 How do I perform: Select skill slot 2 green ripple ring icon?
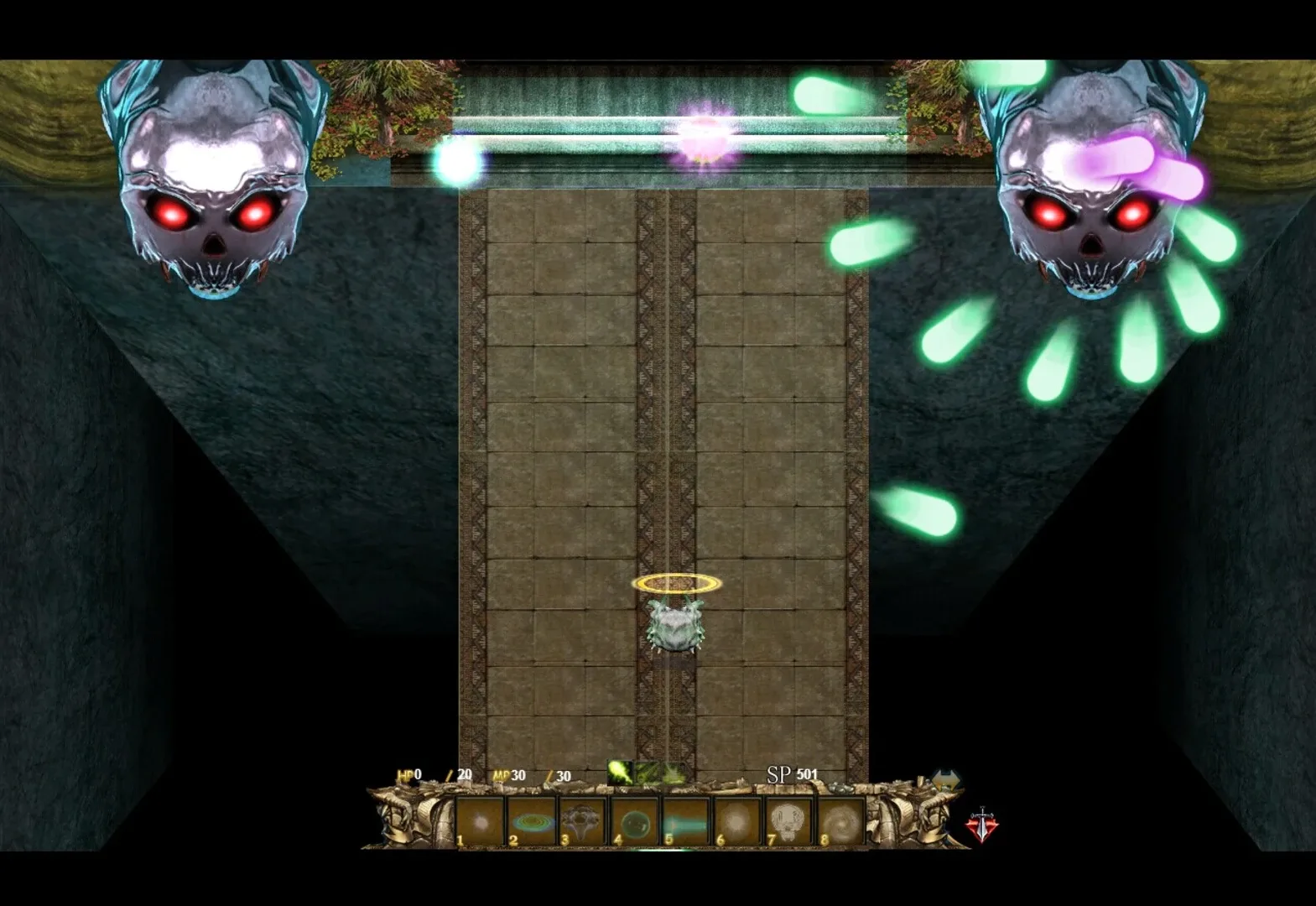click(533, 820)
